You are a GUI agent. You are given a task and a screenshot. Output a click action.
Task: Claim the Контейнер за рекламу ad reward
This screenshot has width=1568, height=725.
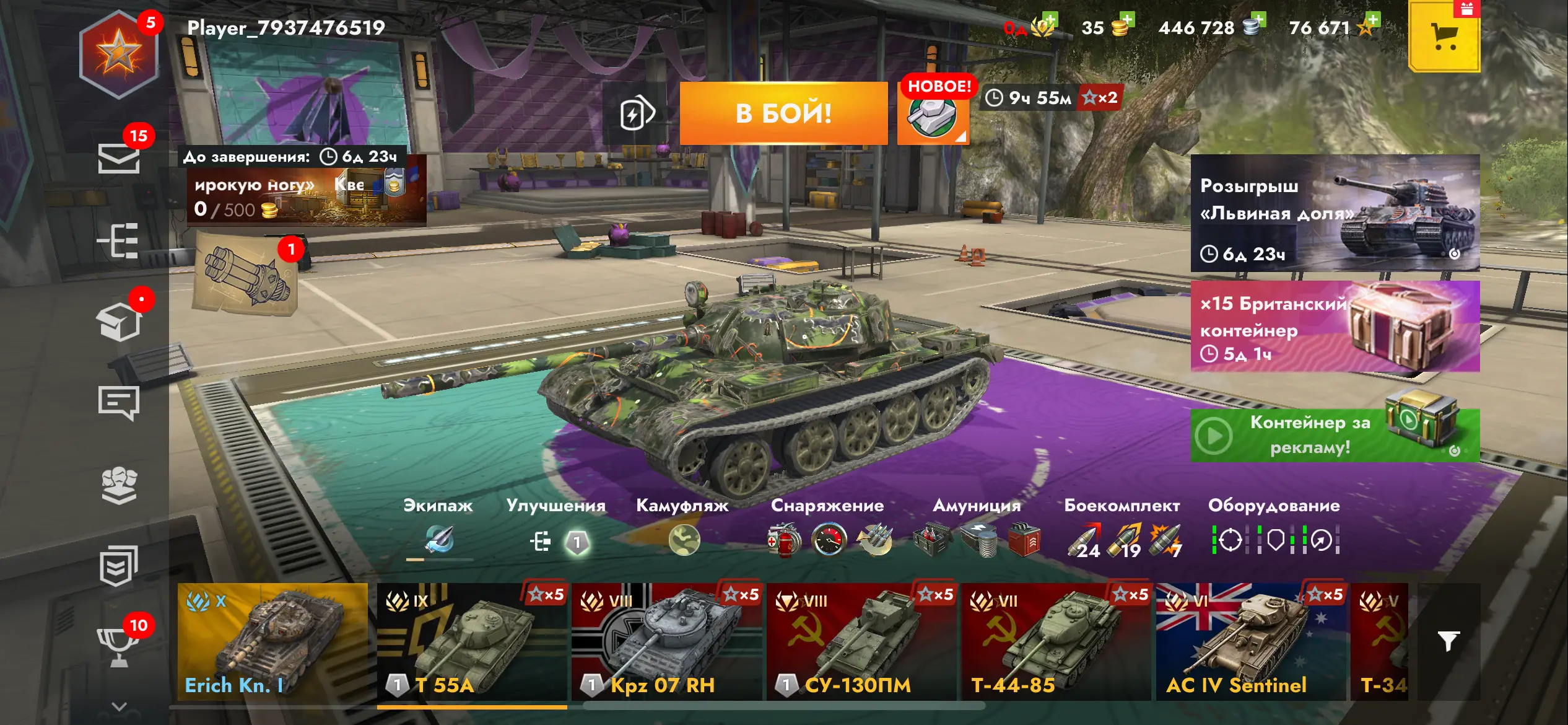[x=1335, y=435]
